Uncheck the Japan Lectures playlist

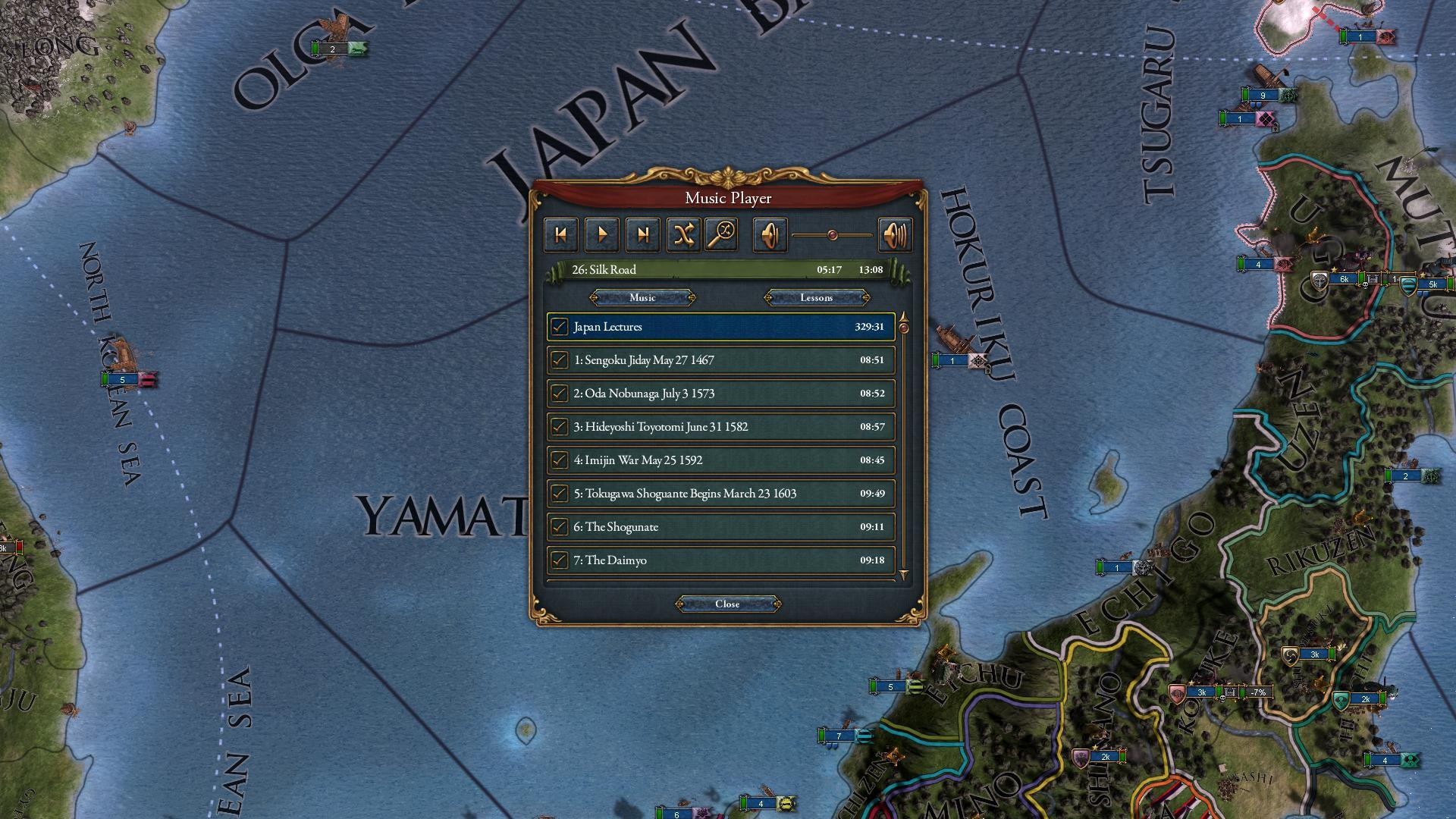(x=560, y=327)
